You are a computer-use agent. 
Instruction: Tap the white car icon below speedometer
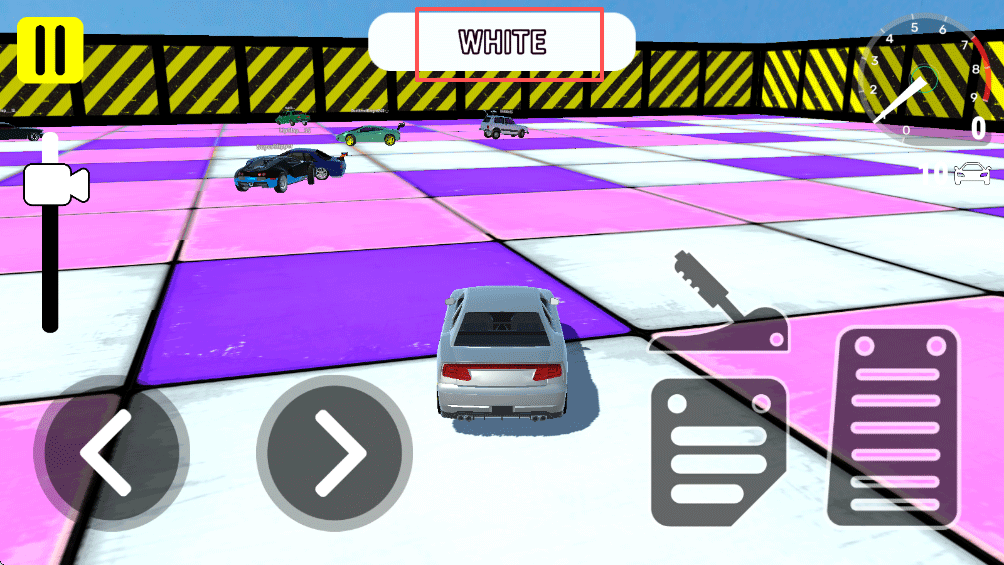point(970,173)
